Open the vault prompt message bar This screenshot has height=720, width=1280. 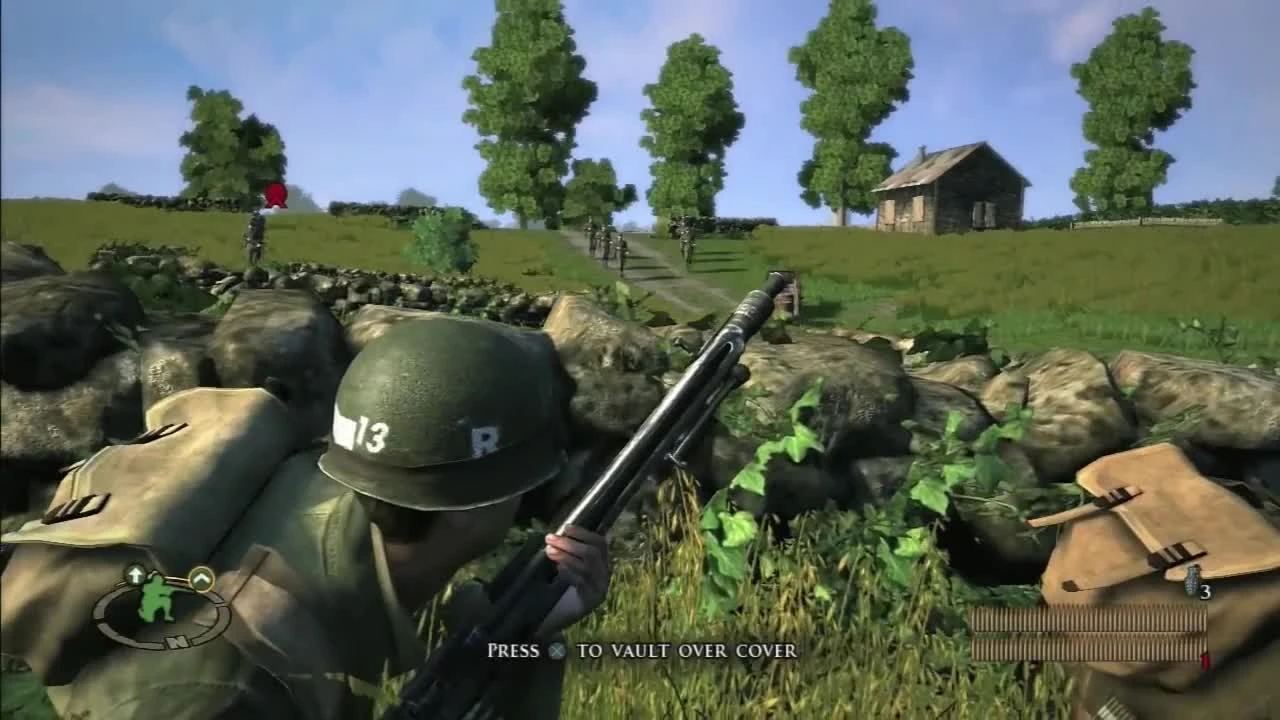pos(640,651)
